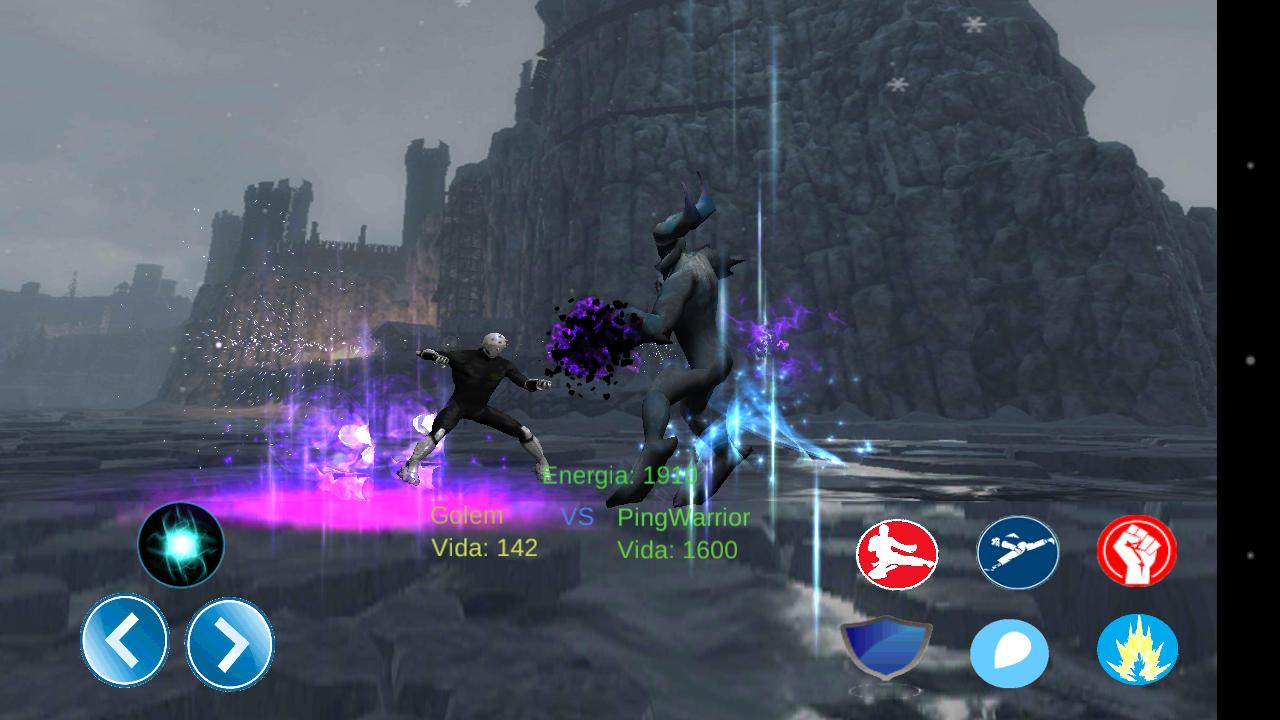Raise the blue shield to block
This screenshot has height=720, width=1280.
click(x=886, y=648)
